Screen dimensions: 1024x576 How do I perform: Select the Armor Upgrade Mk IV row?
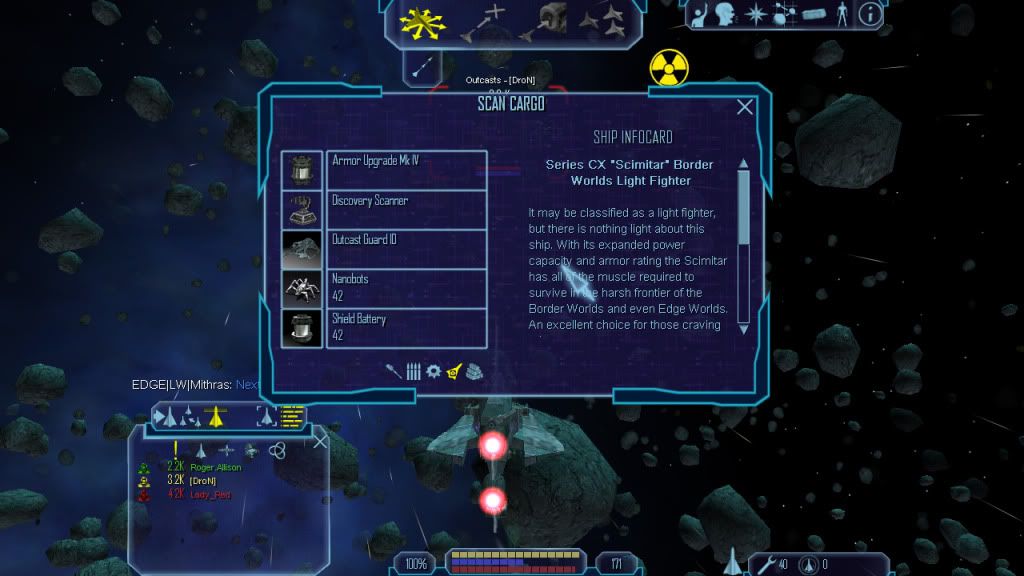pyautogui.click(x=406, y=170)
